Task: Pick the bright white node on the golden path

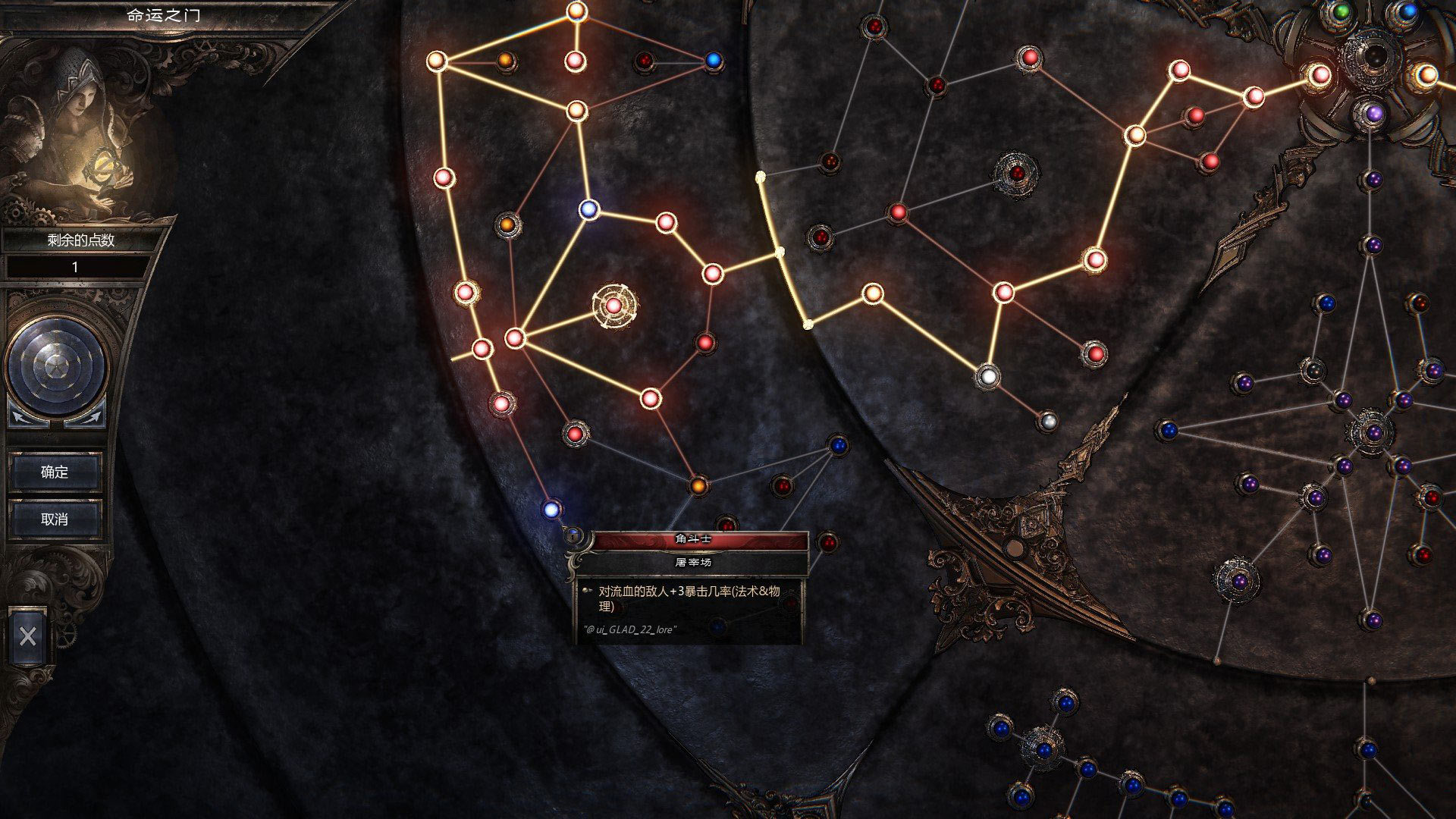Action: click(x=987, y=375)
